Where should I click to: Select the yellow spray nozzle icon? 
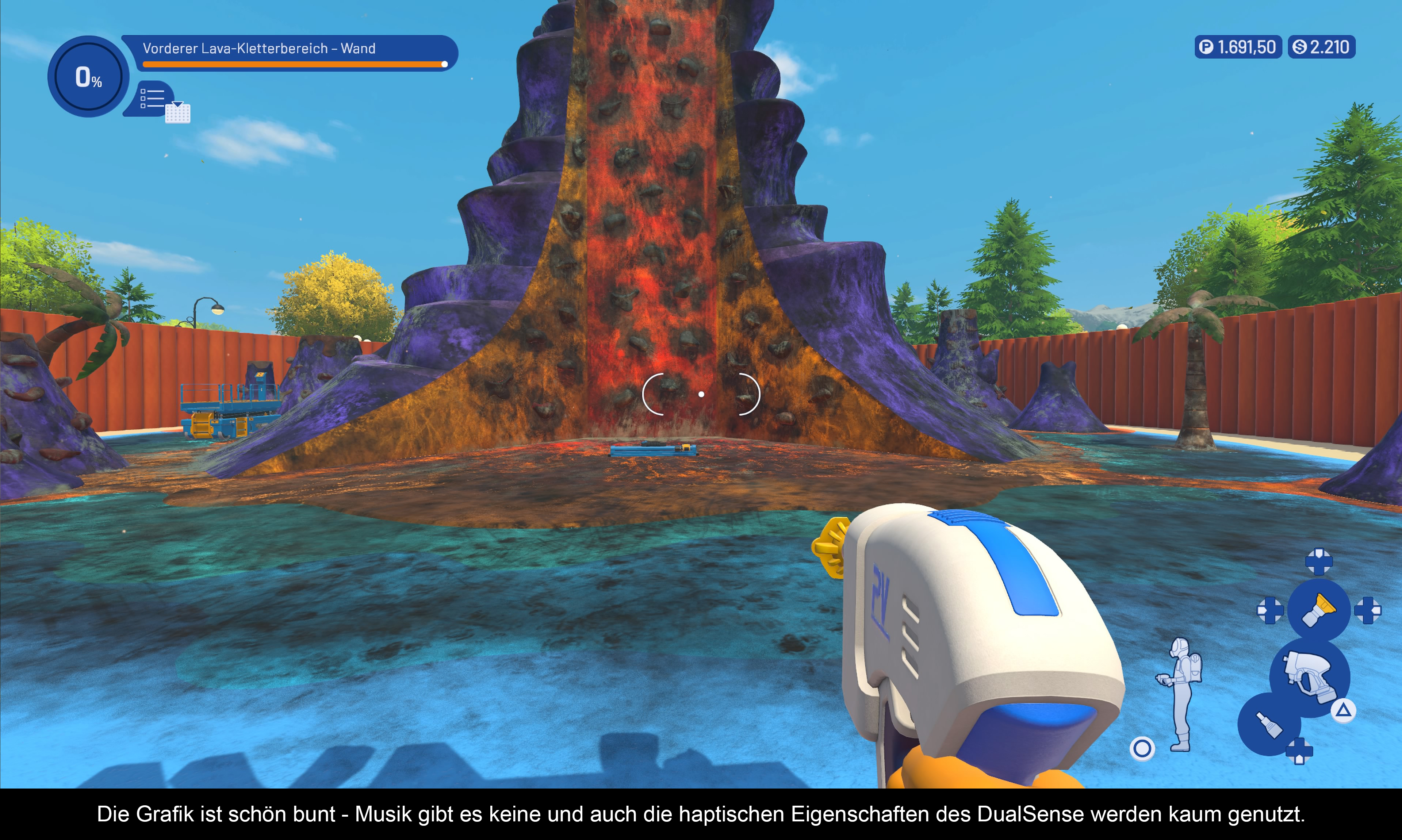tap(1318, 610)
